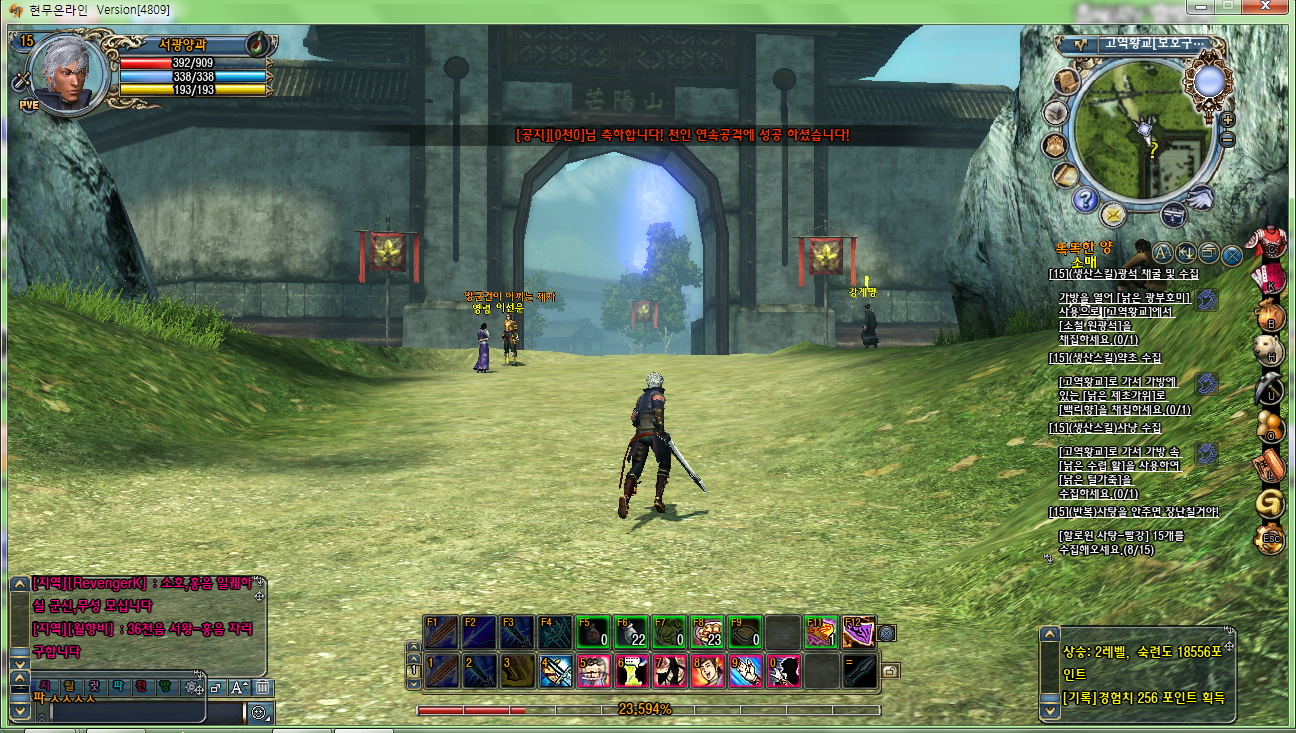Open the envelope mail icon by the minimap
This screenshot has height=733, width=1296.
click(x=1113, y=213)
